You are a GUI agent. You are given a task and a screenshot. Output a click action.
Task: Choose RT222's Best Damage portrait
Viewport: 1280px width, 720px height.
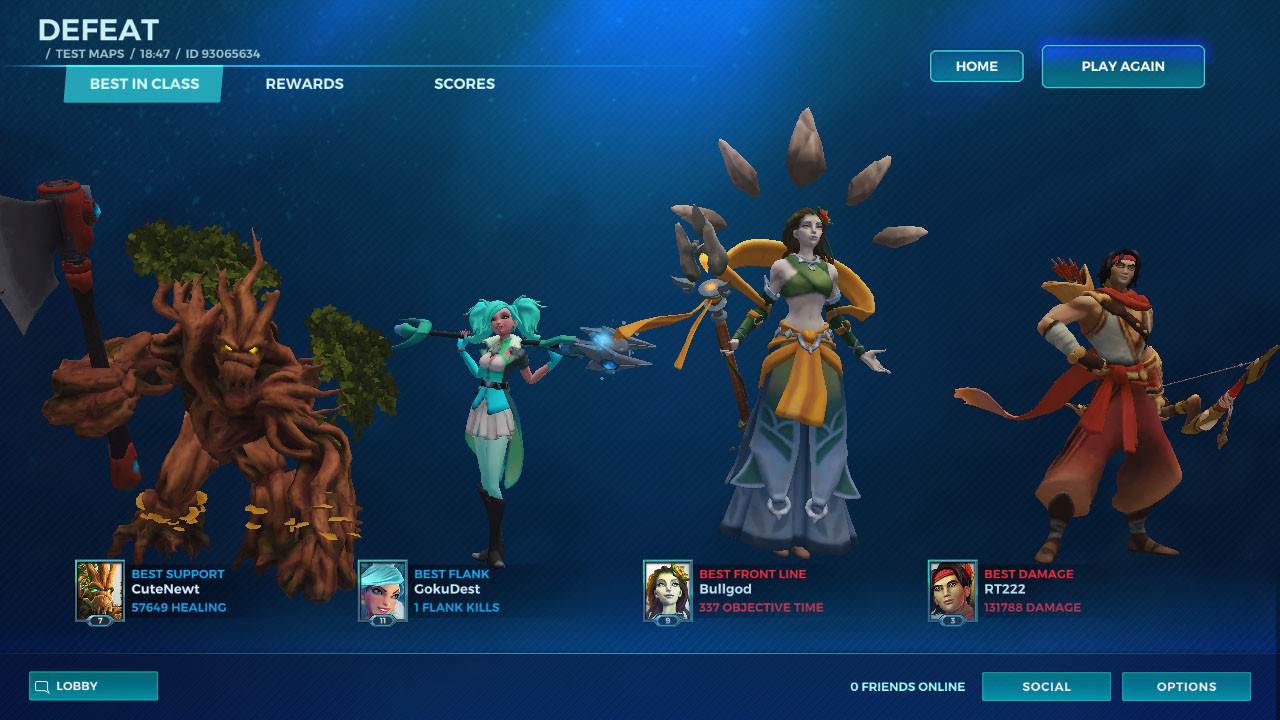(953, 590)
